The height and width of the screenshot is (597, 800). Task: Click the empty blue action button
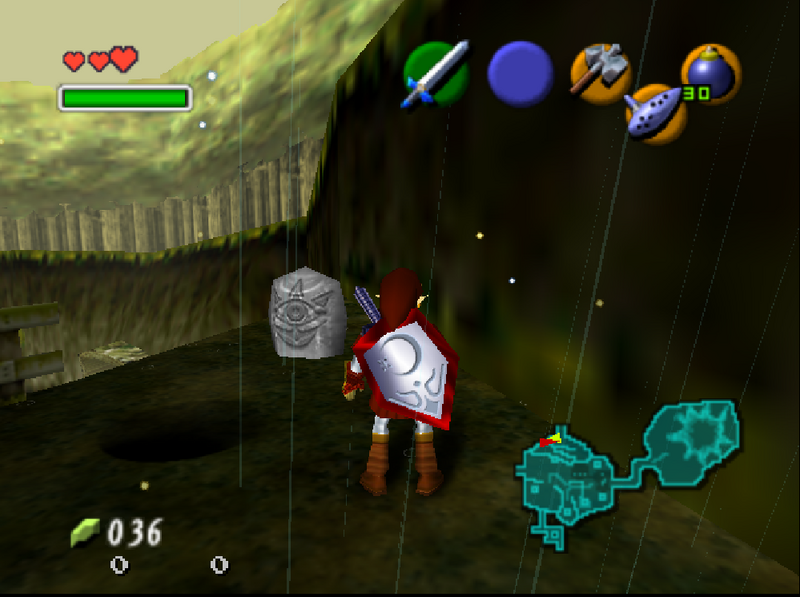pyautogui.click(x=520, y=73)
